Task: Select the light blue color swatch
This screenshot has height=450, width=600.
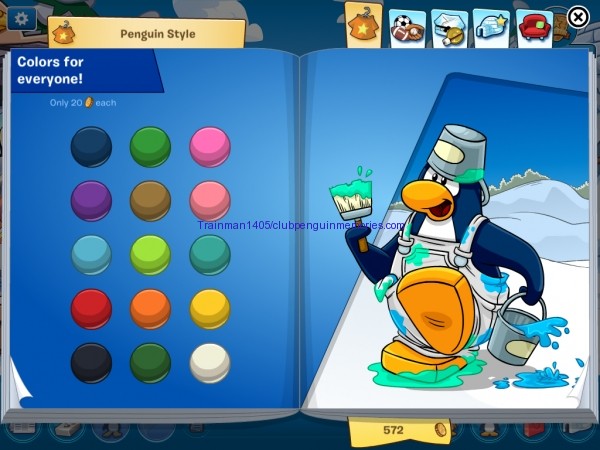Action: (x=91, y=254)
